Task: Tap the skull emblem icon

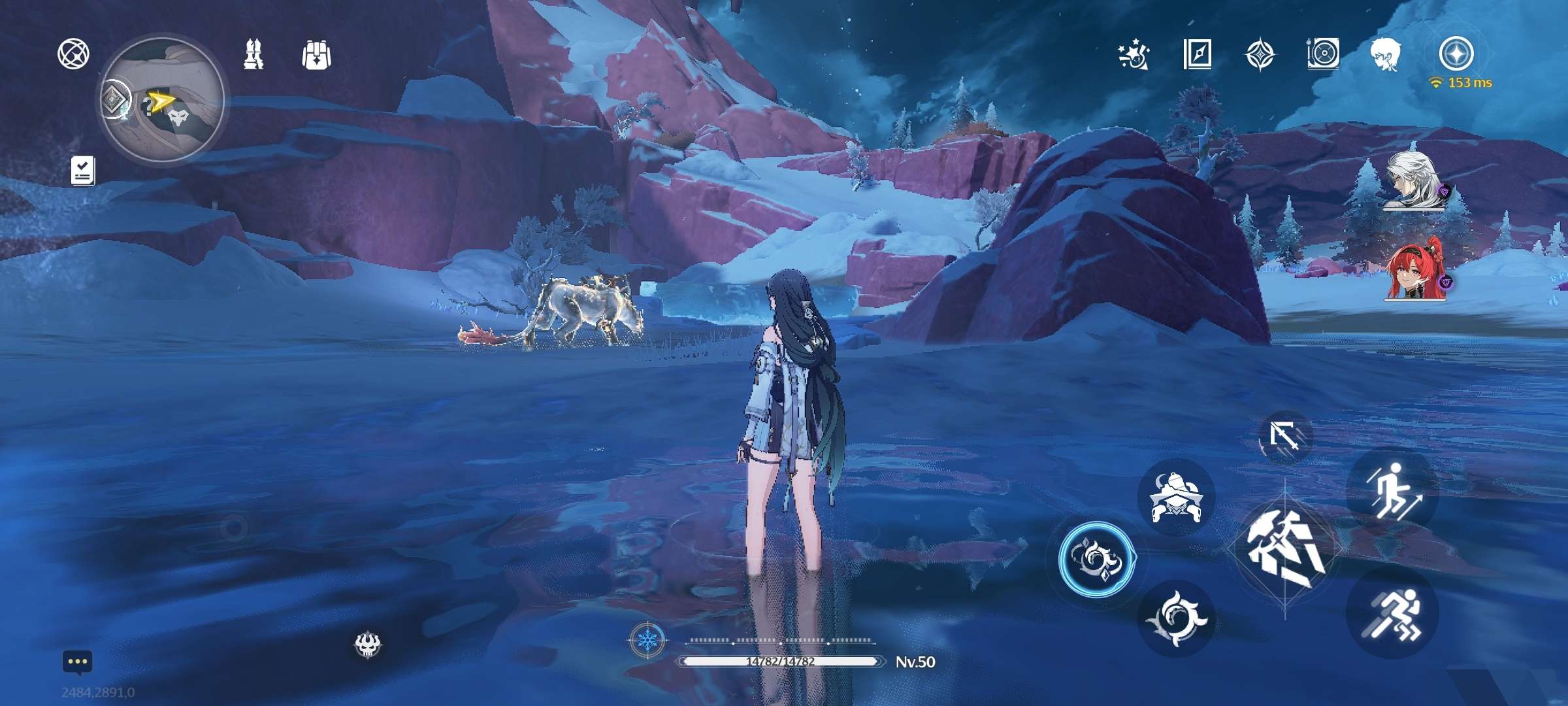Action: (368, 645)
